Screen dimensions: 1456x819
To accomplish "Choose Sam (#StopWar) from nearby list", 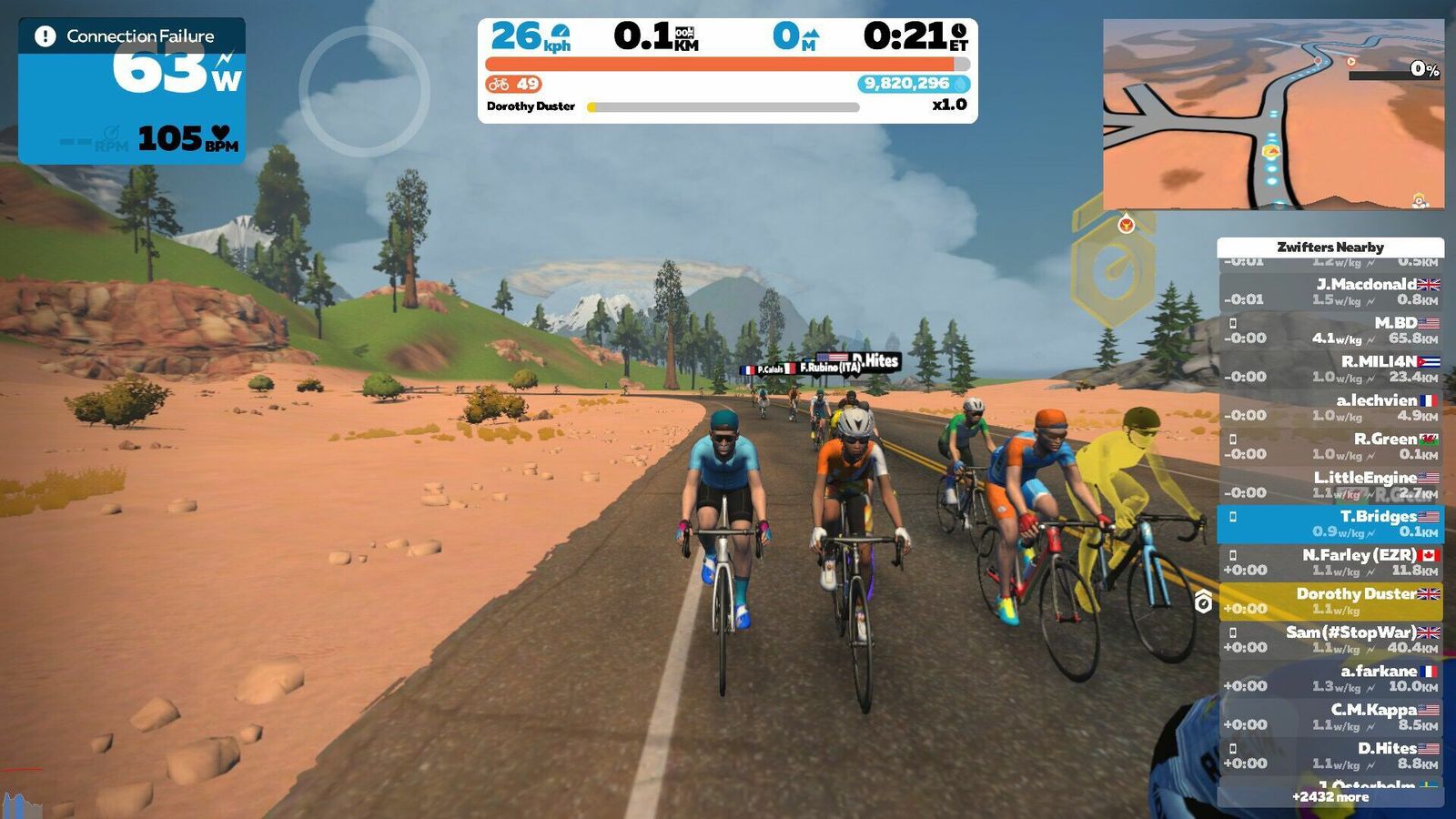I will (x=1330, y=640).
